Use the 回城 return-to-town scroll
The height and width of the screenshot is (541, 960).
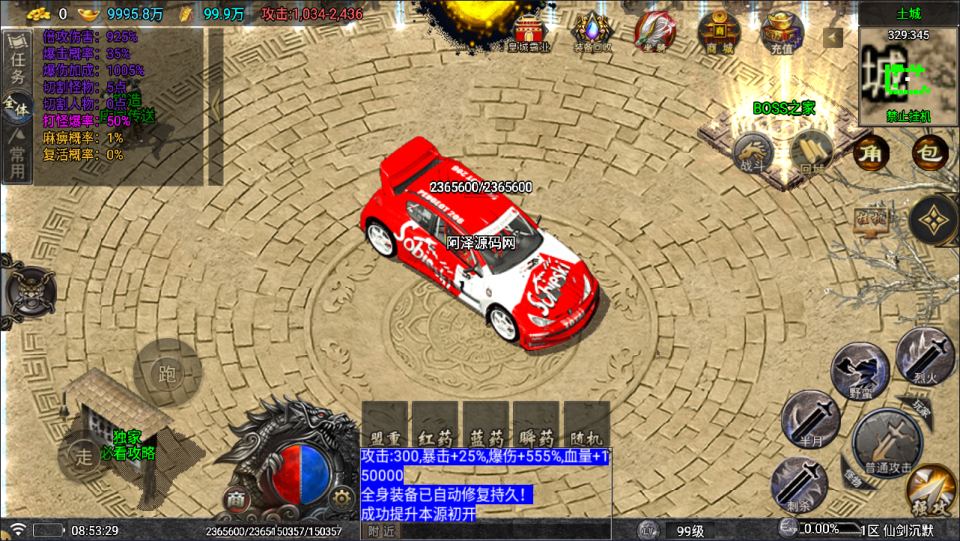[x=811, y=153]
